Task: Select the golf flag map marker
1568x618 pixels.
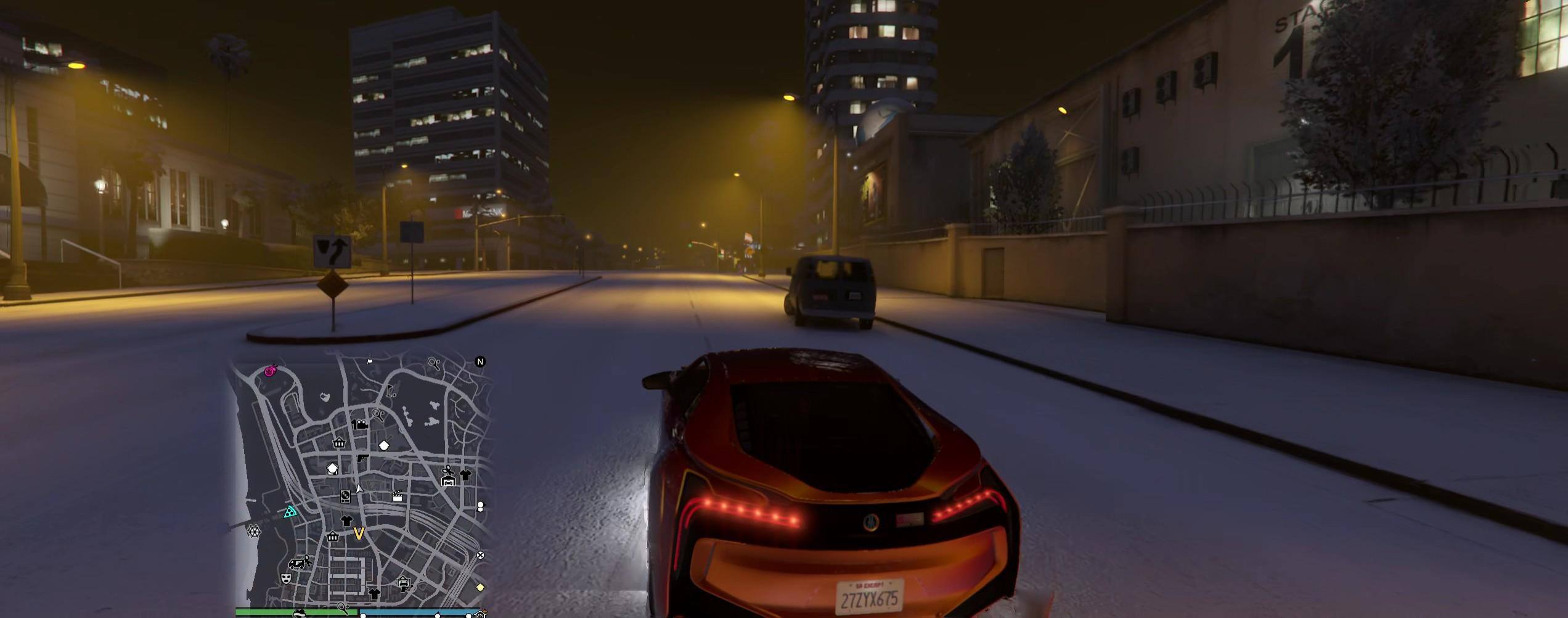Action: 390,391
